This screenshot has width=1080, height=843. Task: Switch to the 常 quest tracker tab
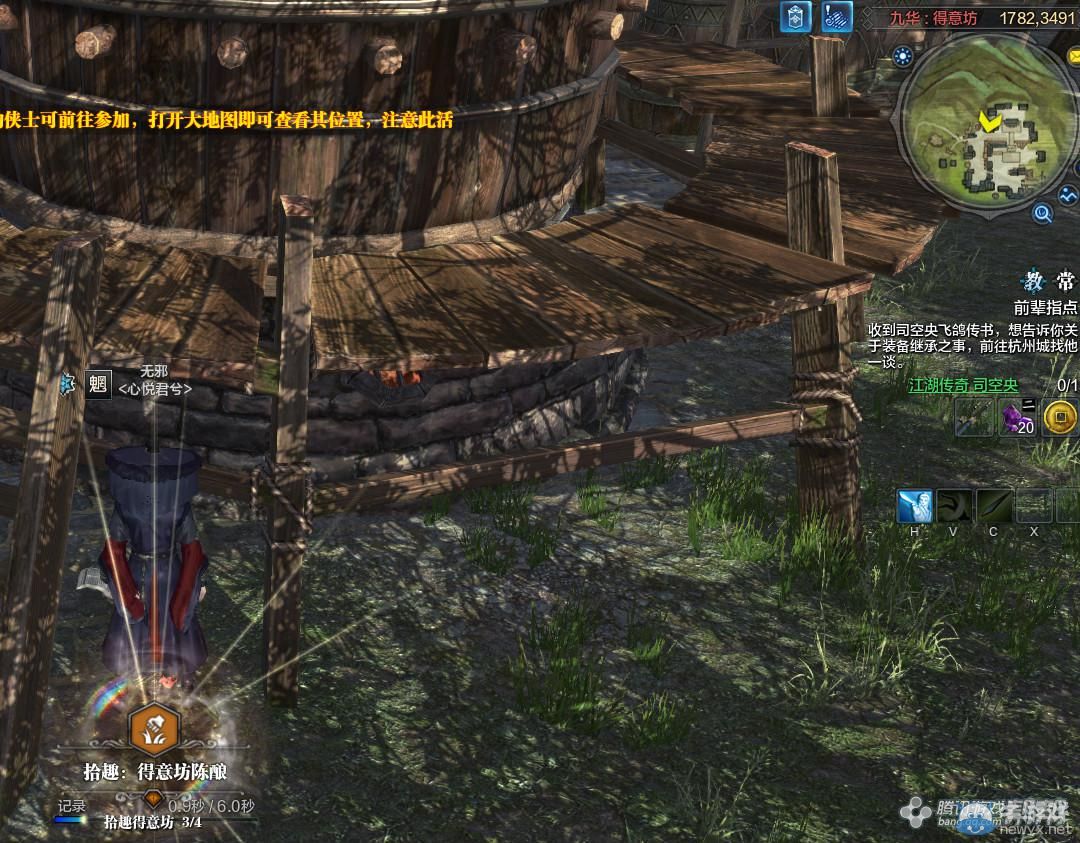tap(1066, 281)
